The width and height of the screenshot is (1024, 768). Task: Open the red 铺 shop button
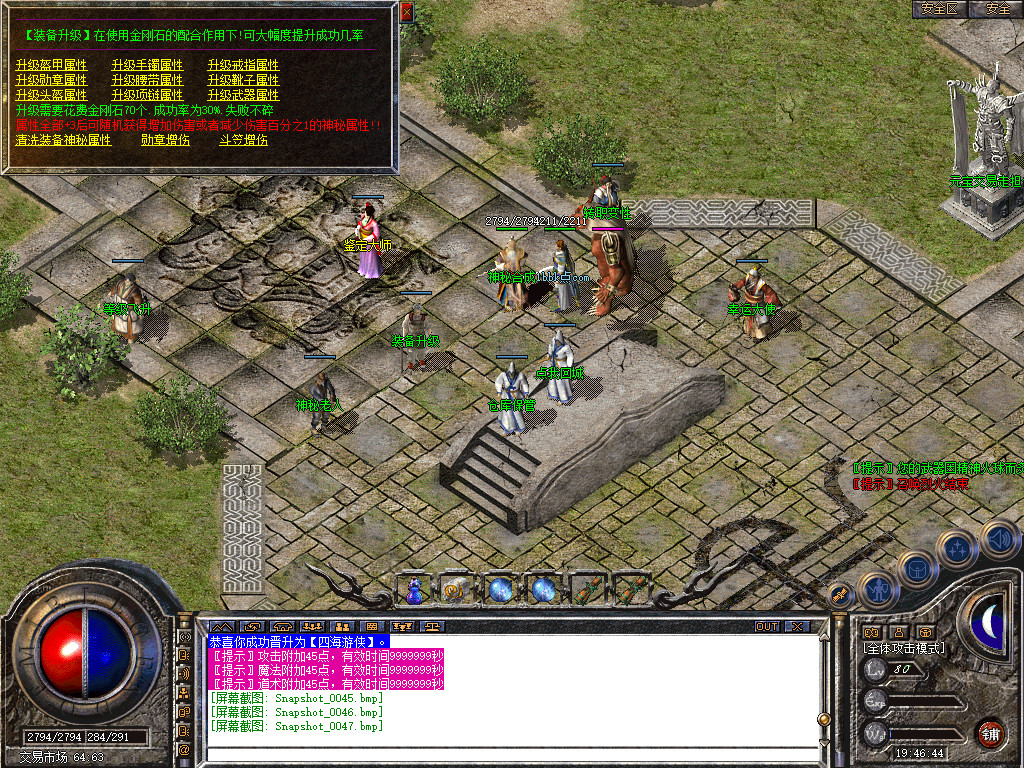(990, 732)
